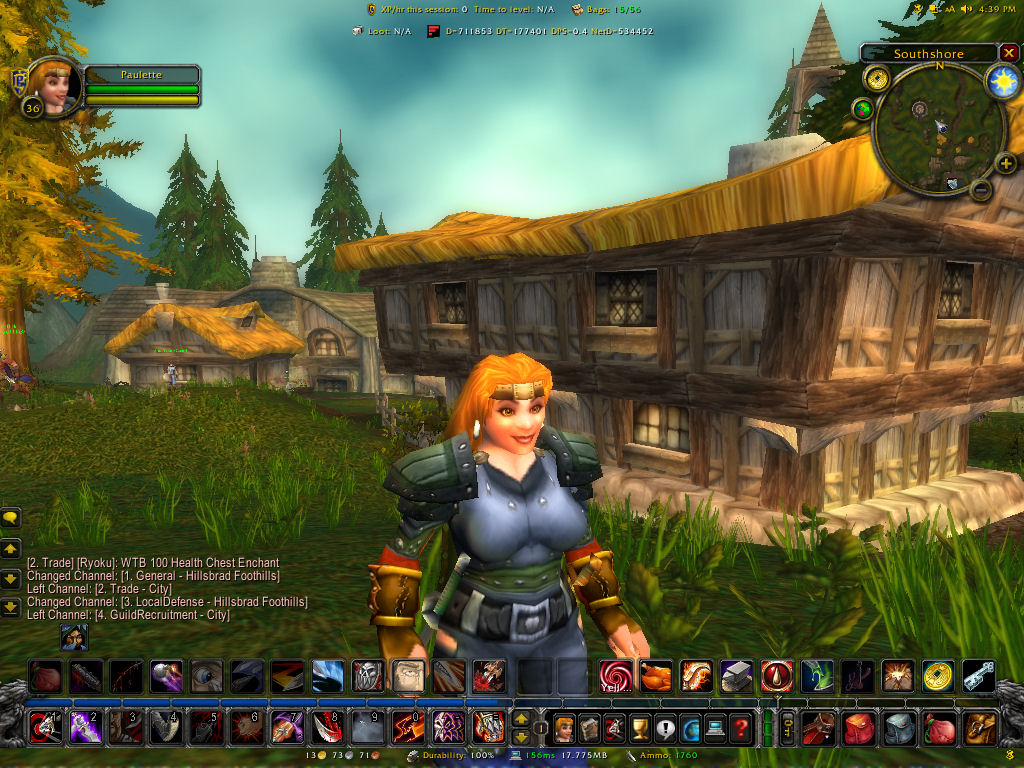Click the sun day-night clock icon
The width and height of the screenshot is (1024, 768).
tap(1002, 83)
